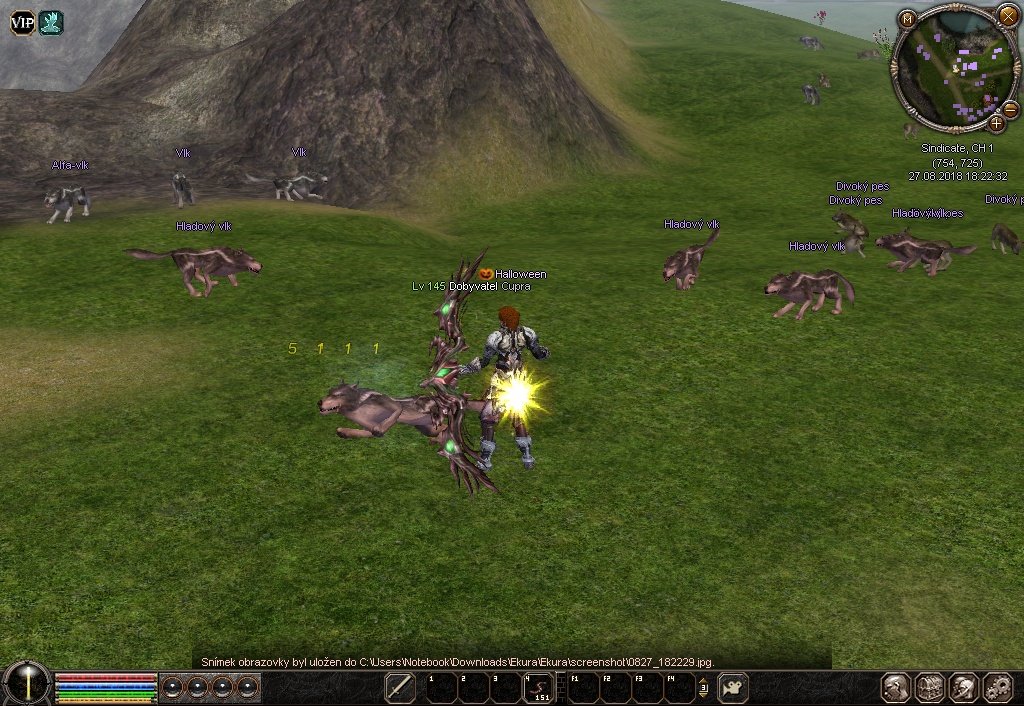Open the large map with the M button
This screenshot has height=706, width=1024.
[x=907, y=19]
